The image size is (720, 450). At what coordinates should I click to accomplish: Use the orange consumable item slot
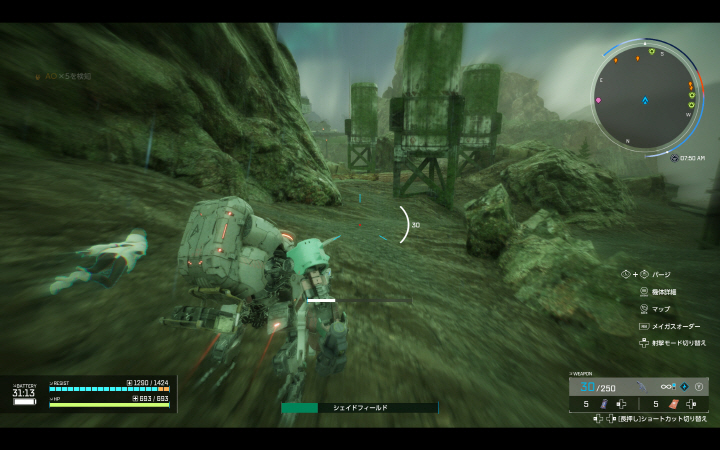[x=673, y=404]
